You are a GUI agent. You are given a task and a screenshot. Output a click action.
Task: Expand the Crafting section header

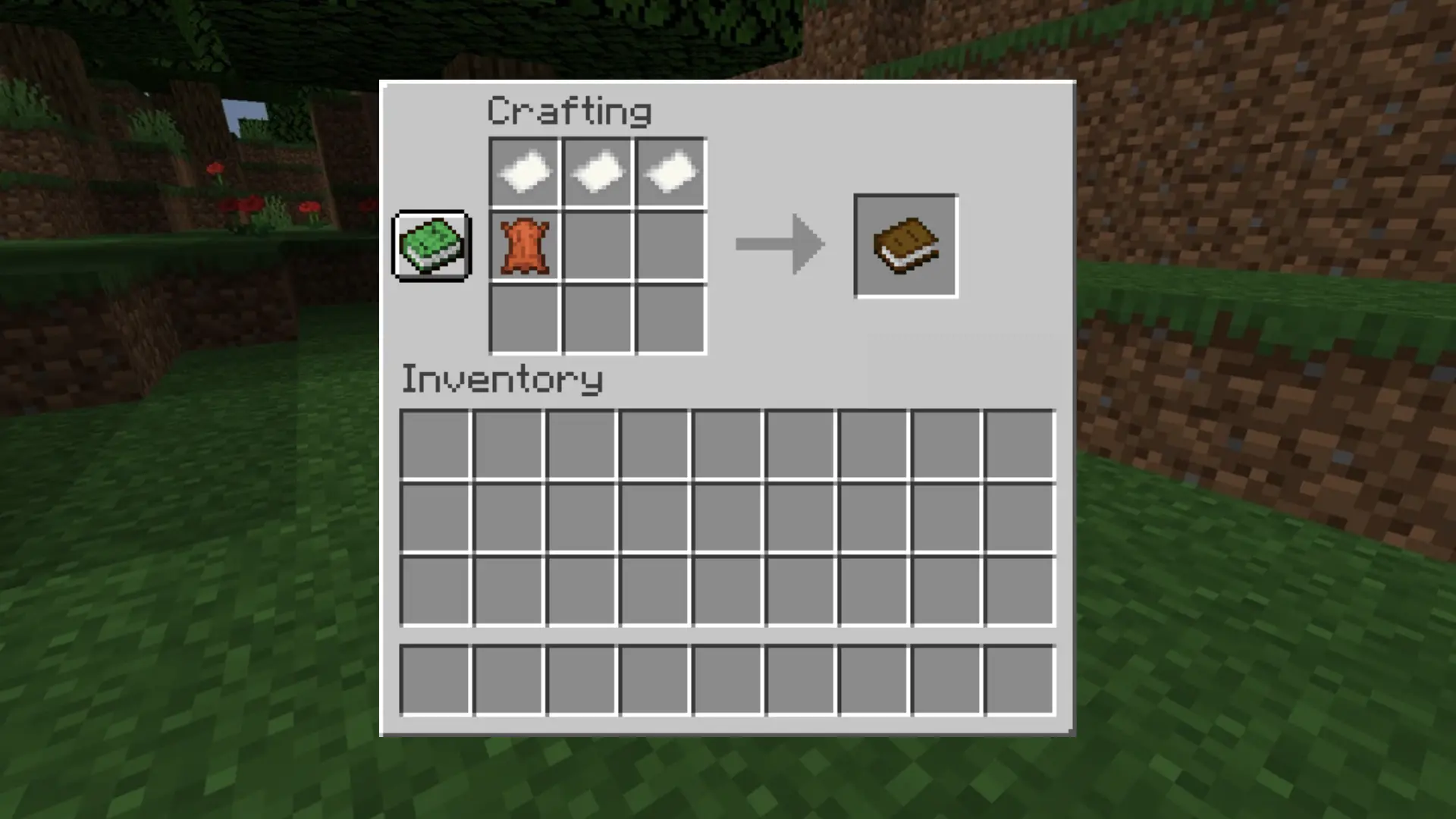point(569,110)
